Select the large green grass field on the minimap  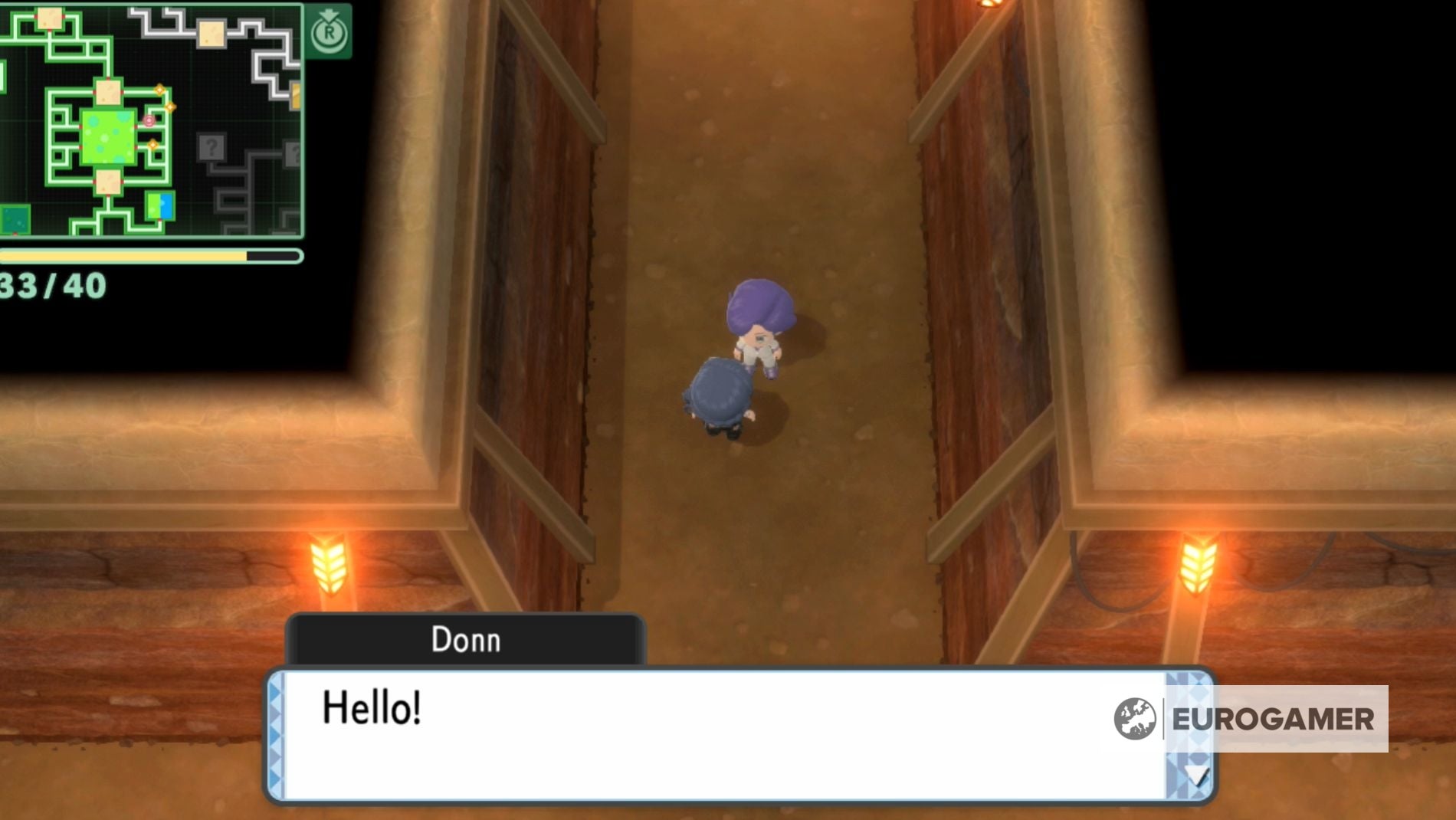pos(108,137)
